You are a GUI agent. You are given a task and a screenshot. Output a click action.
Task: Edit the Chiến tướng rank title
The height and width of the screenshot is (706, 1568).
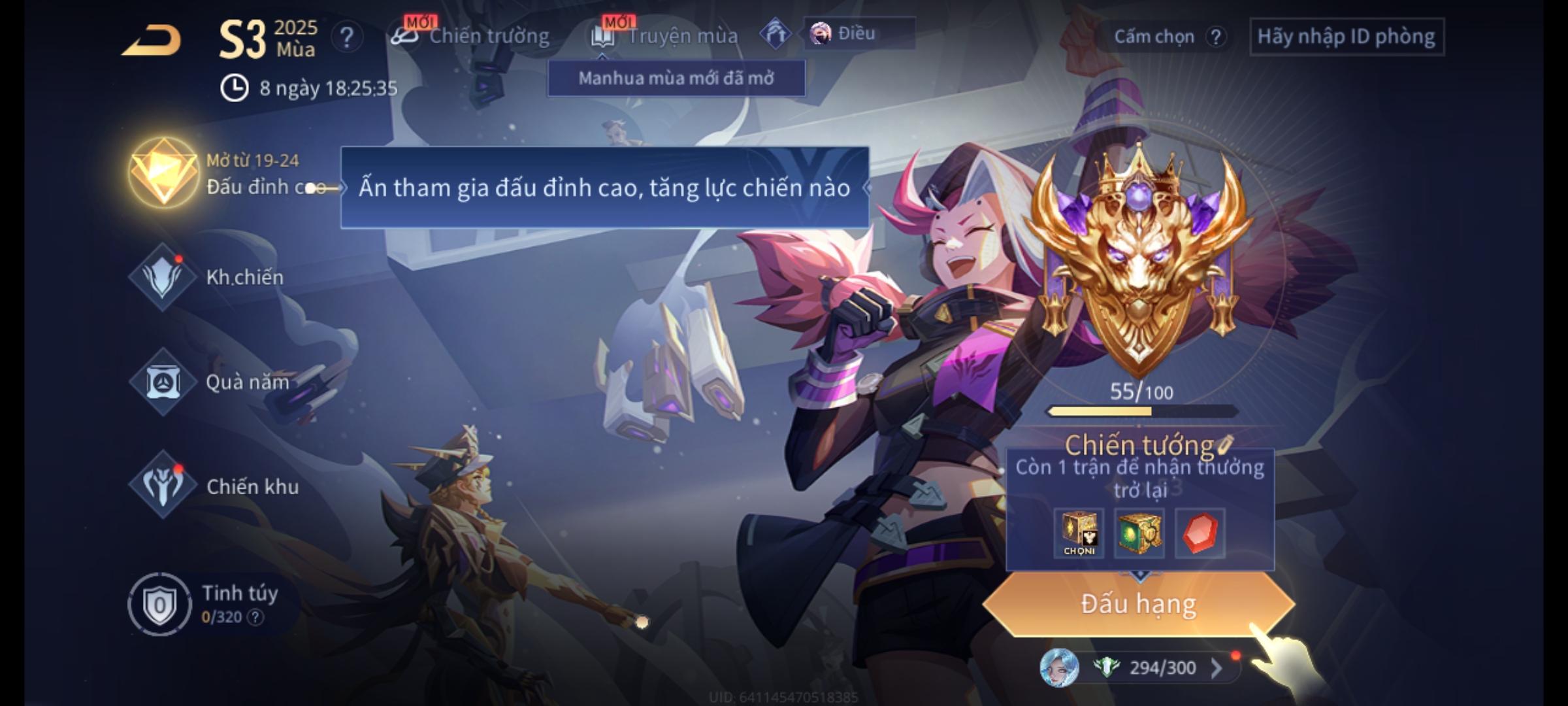point(1225,445)
